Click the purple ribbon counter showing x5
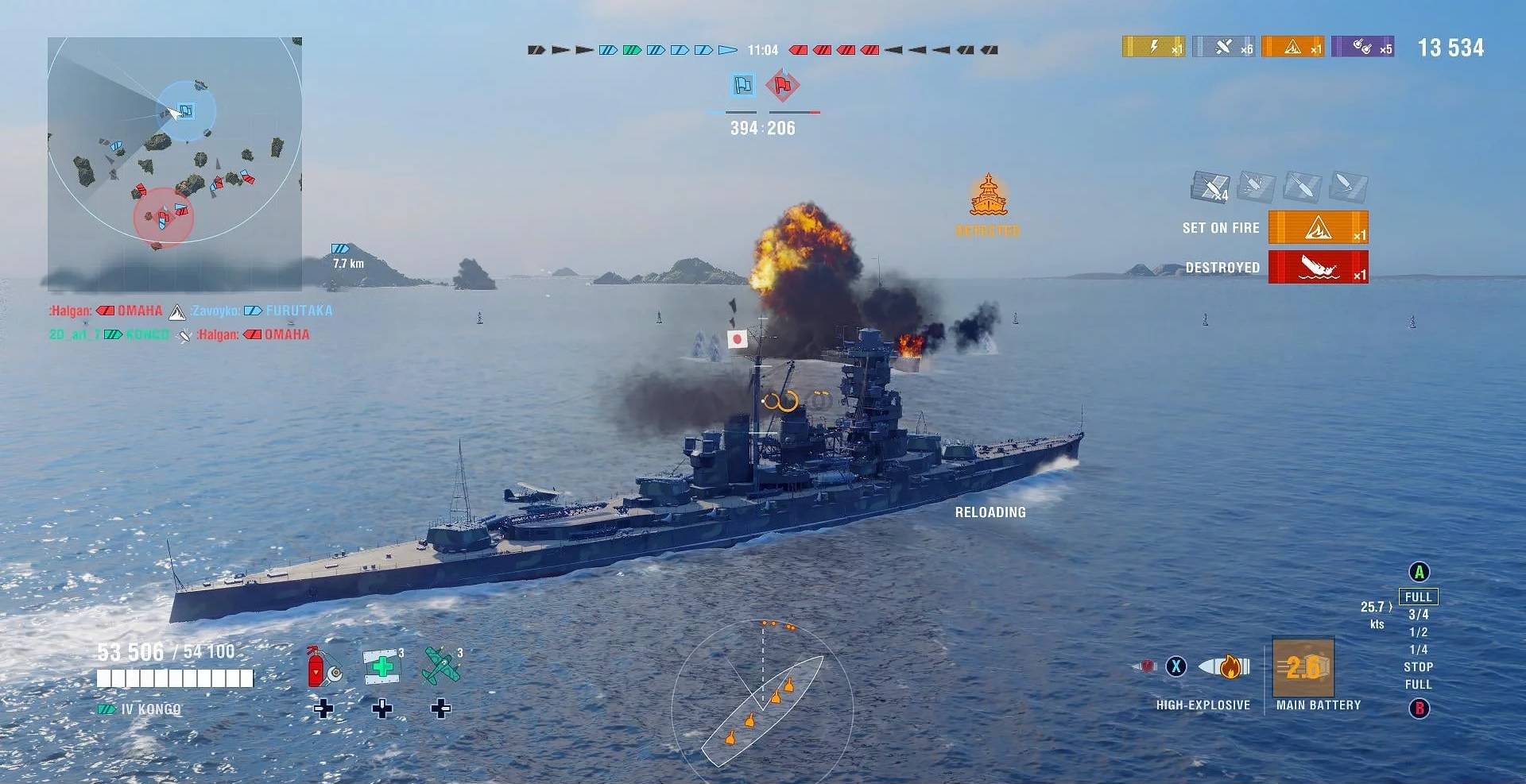 [1362, 47]
